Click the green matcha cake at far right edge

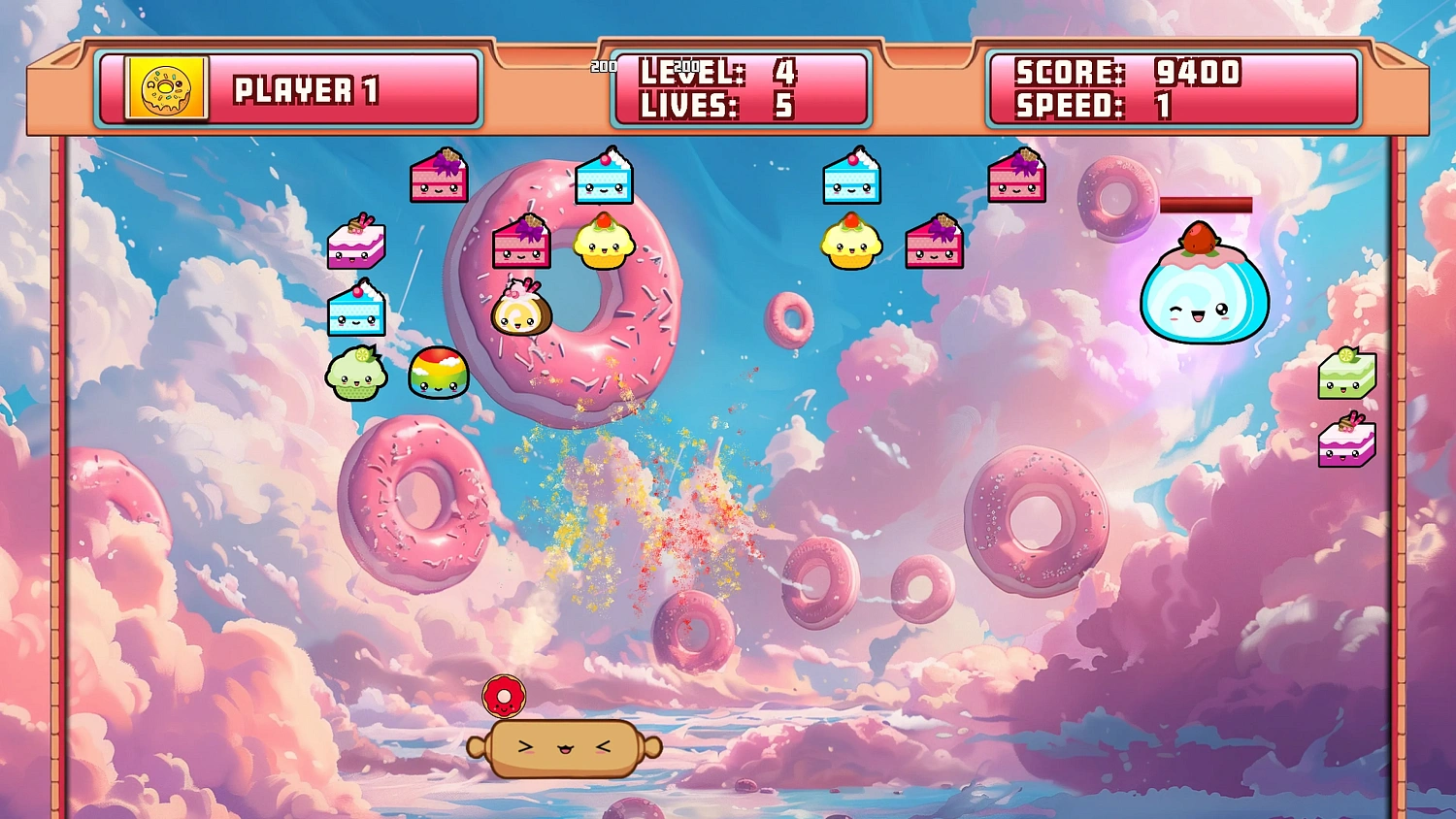coord(1349,377)
